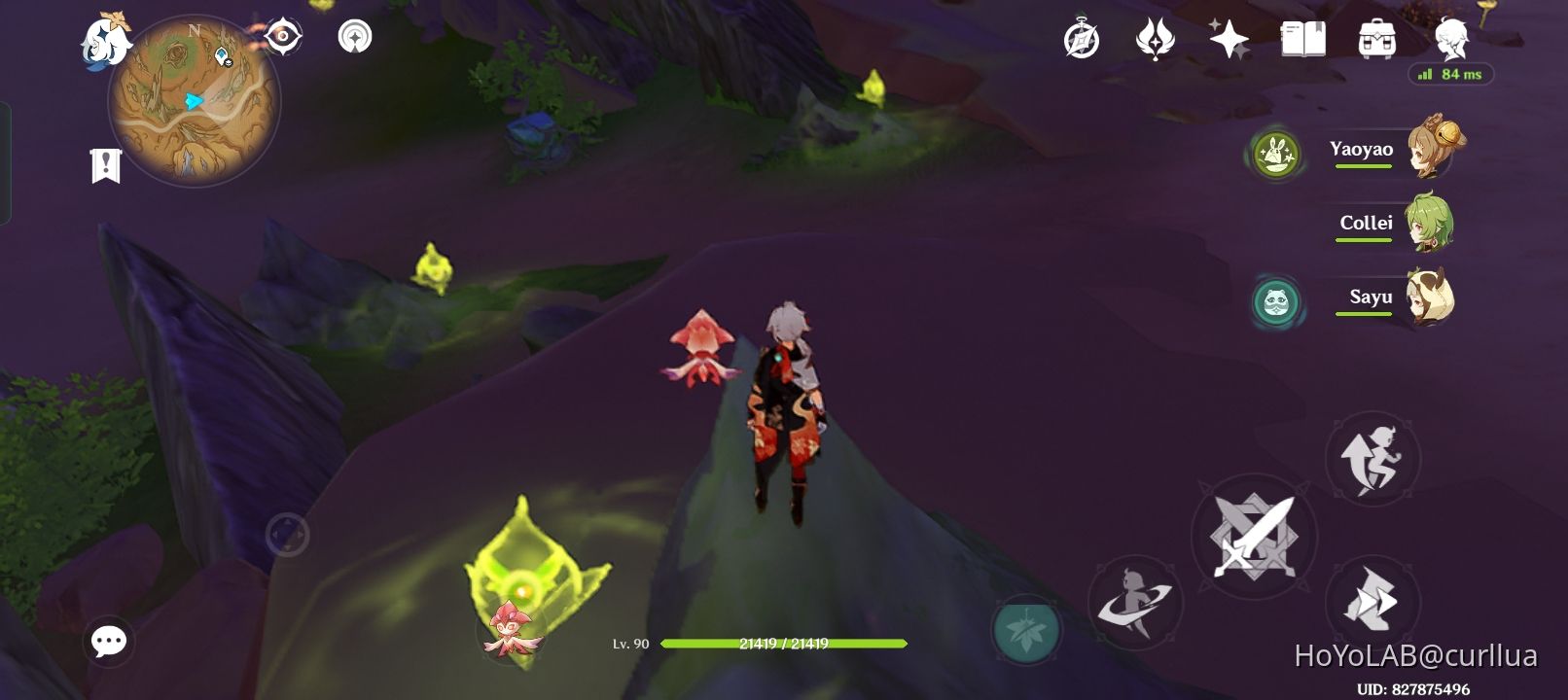Open the Inventory backpack icon
The image size is (1568, 700).
click(1373, 39)
